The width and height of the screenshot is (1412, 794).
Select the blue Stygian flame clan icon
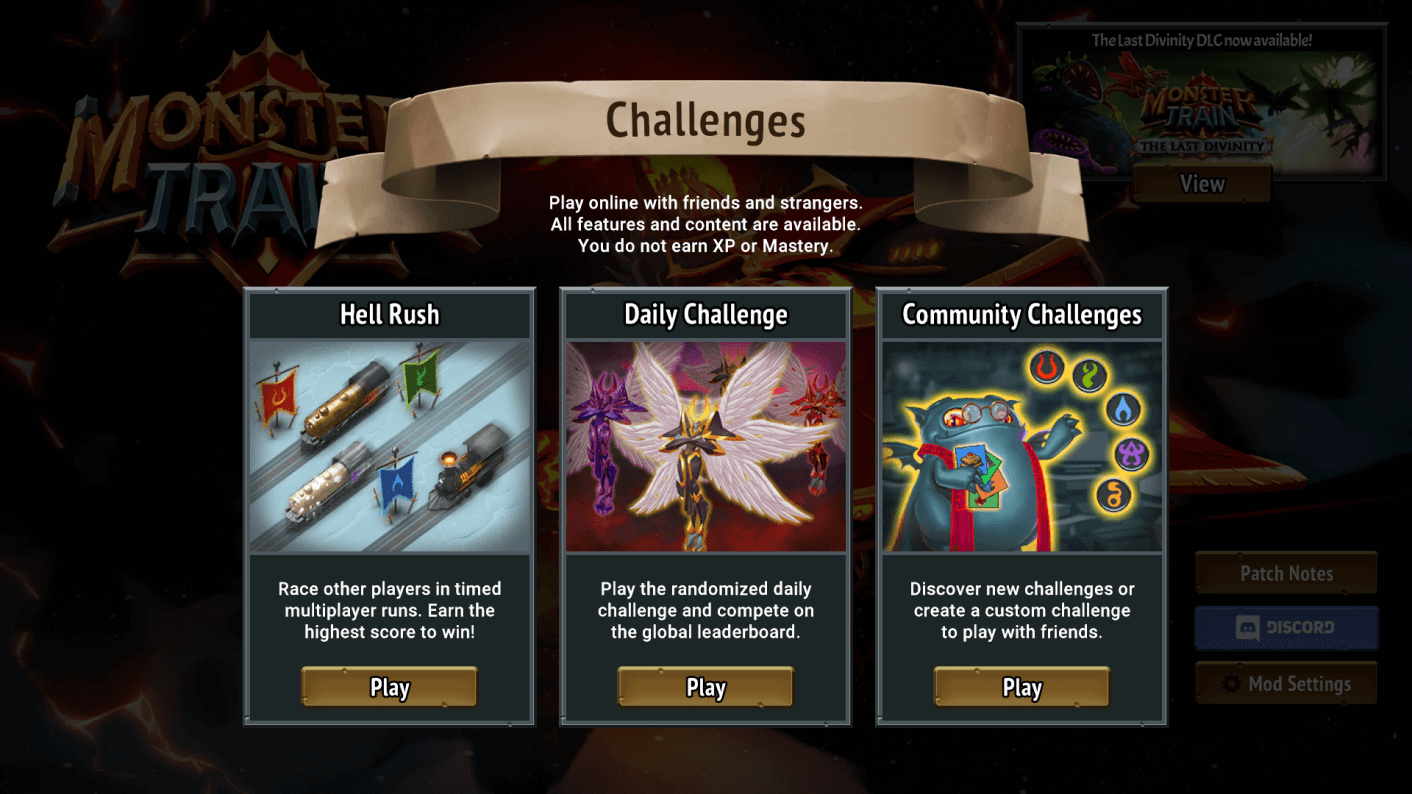click(x=1123, y=409)
